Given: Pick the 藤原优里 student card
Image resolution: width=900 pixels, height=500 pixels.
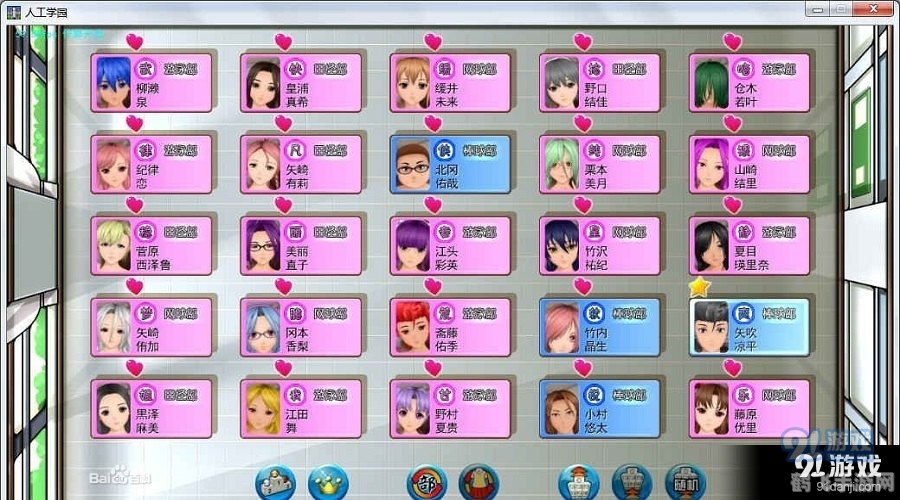Looking at the screenshot, I should click(751, 408).
